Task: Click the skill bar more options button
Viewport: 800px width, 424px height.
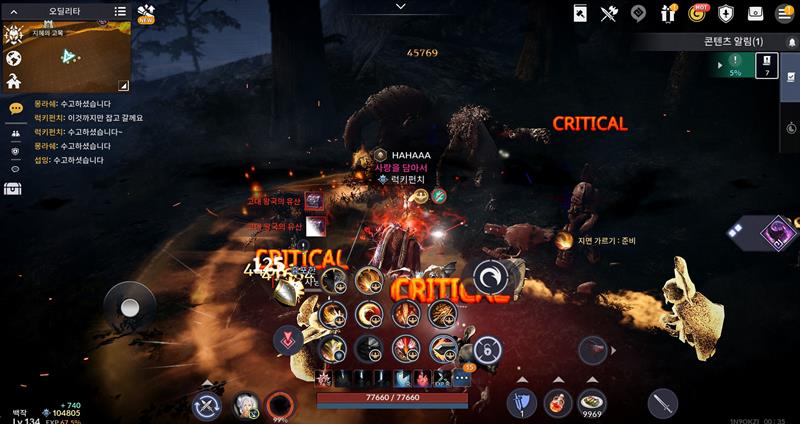Action: (x=461, y=378)
